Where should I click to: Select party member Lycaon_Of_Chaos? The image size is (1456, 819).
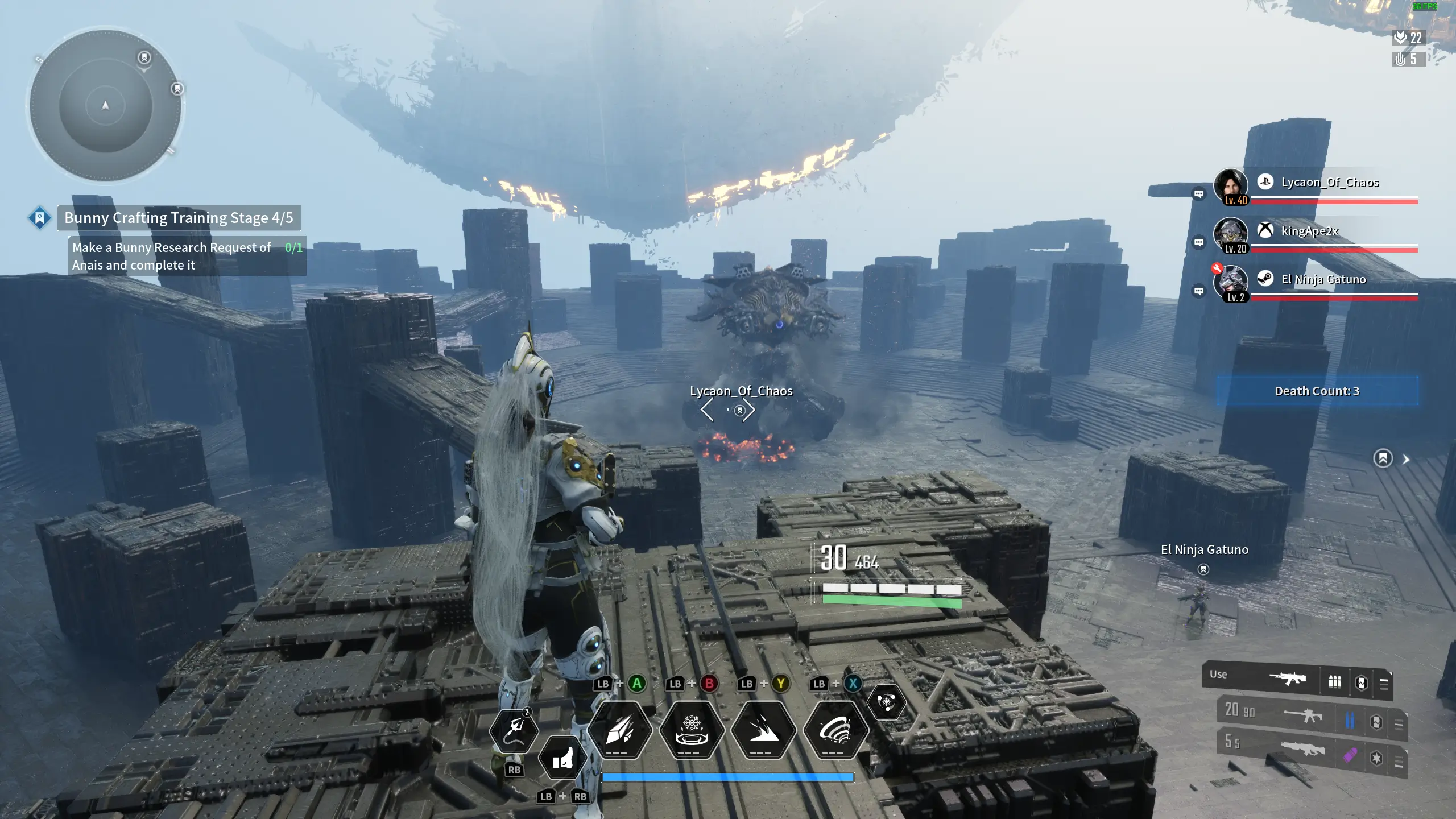click(x=1329, y=183)
